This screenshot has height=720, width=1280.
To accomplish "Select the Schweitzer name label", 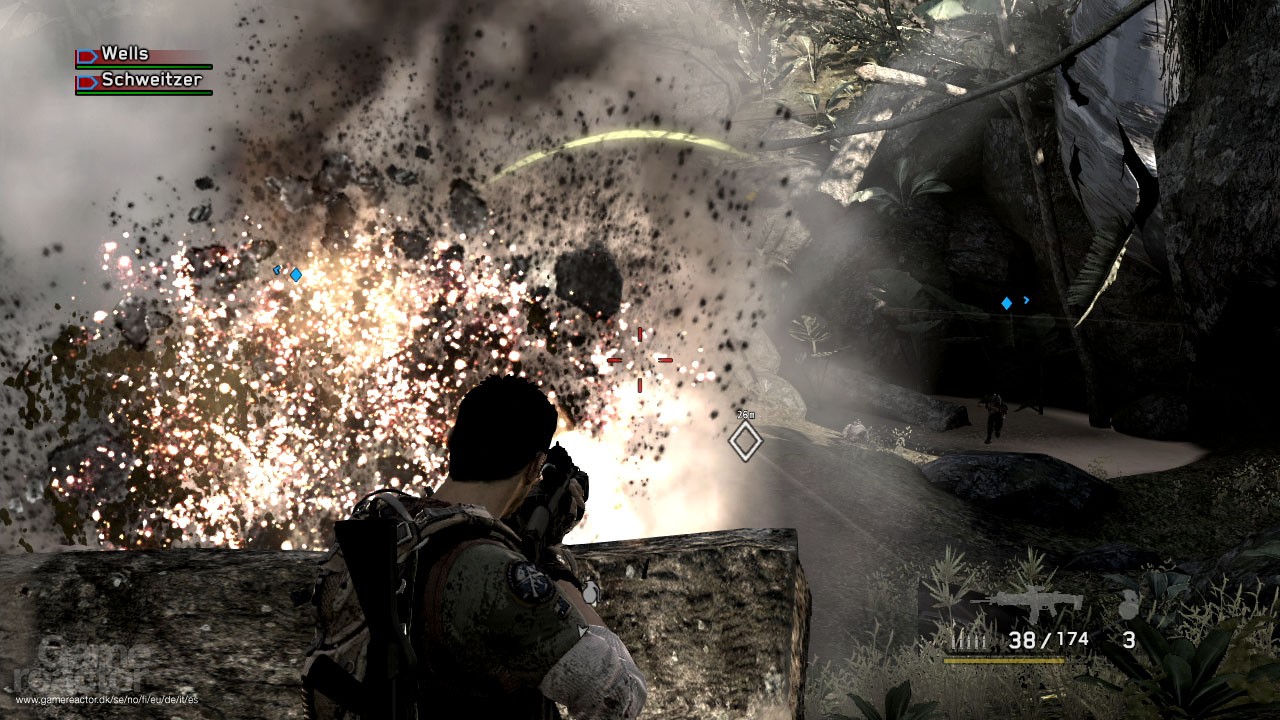I will coord(152,79).
